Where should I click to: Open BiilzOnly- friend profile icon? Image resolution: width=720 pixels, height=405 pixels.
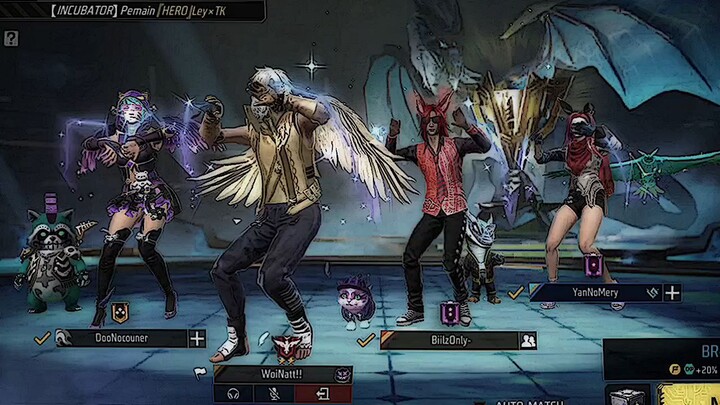point(527,341)
